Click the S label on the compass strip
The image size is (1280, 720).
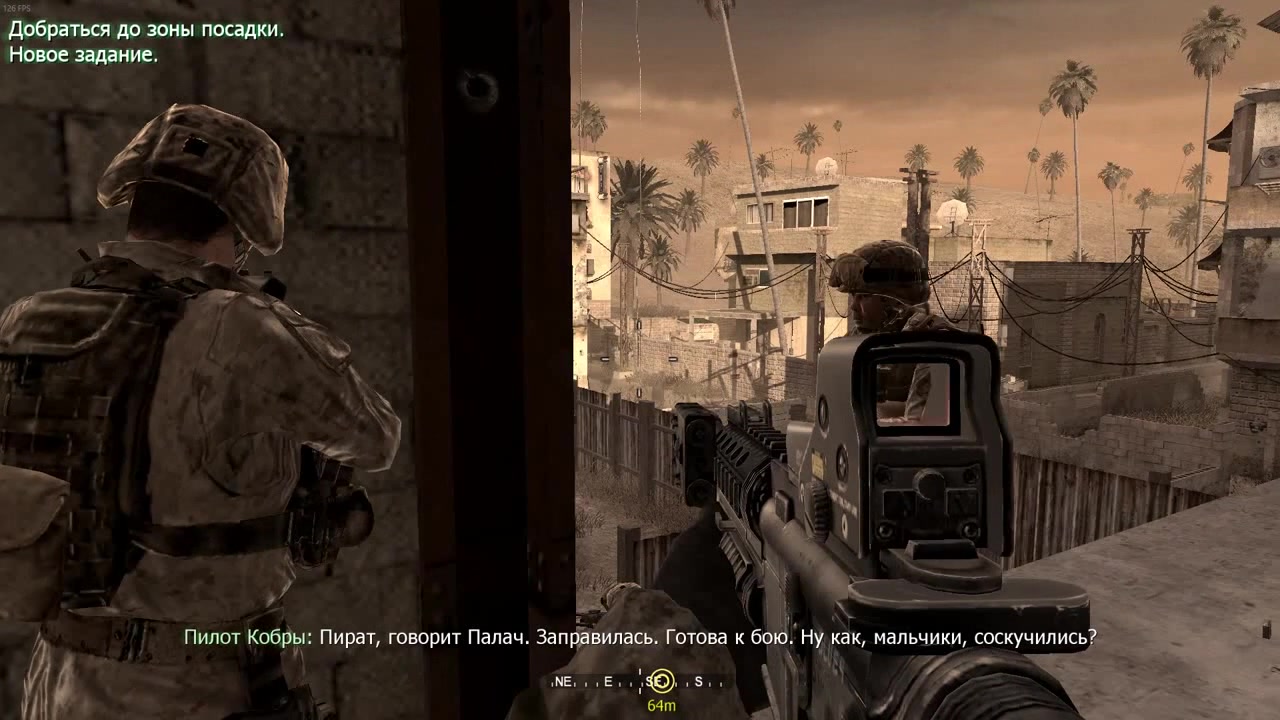pyautogui.click(x=698, y=682)
